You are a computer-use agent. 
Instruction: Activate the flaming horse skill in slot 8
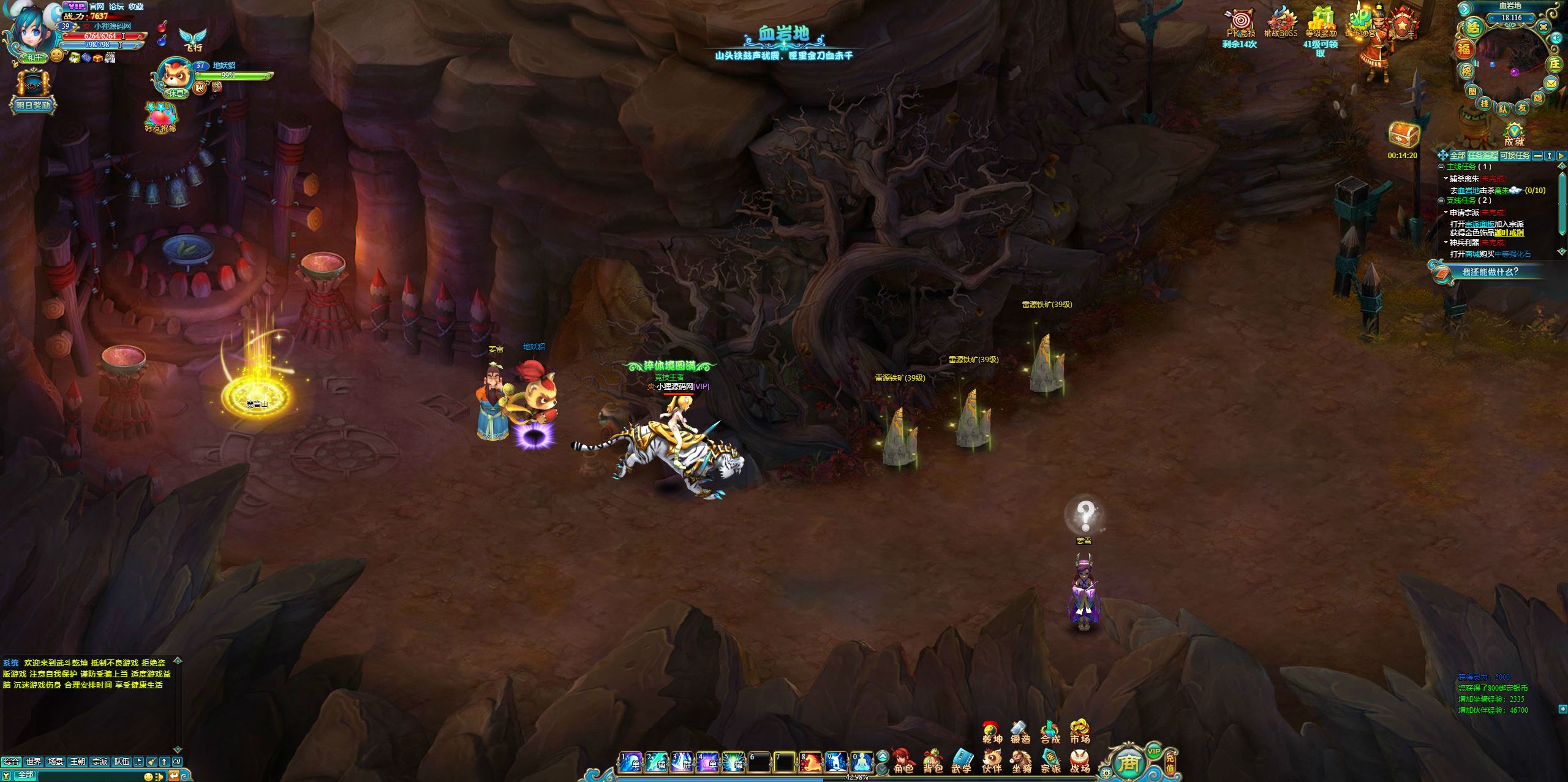pos(810,762)
